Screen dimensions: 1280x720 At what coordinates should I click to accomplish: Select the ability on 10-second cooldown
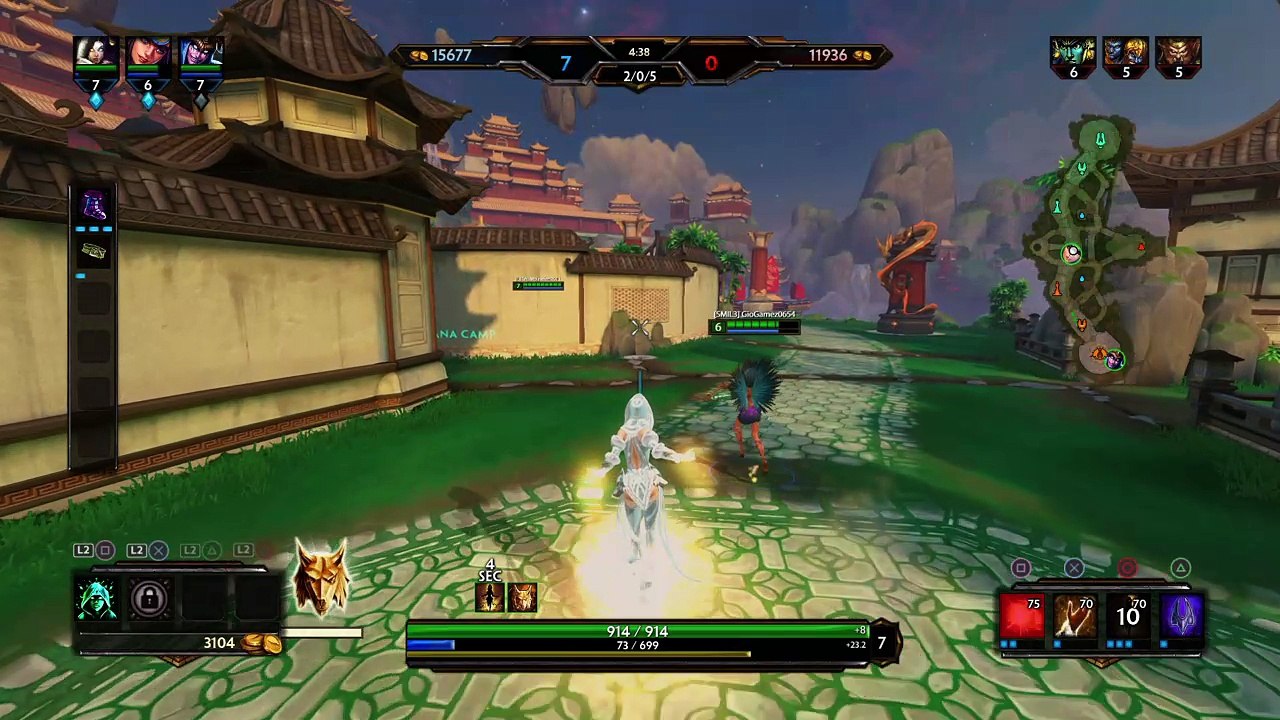pos(1128,614)
